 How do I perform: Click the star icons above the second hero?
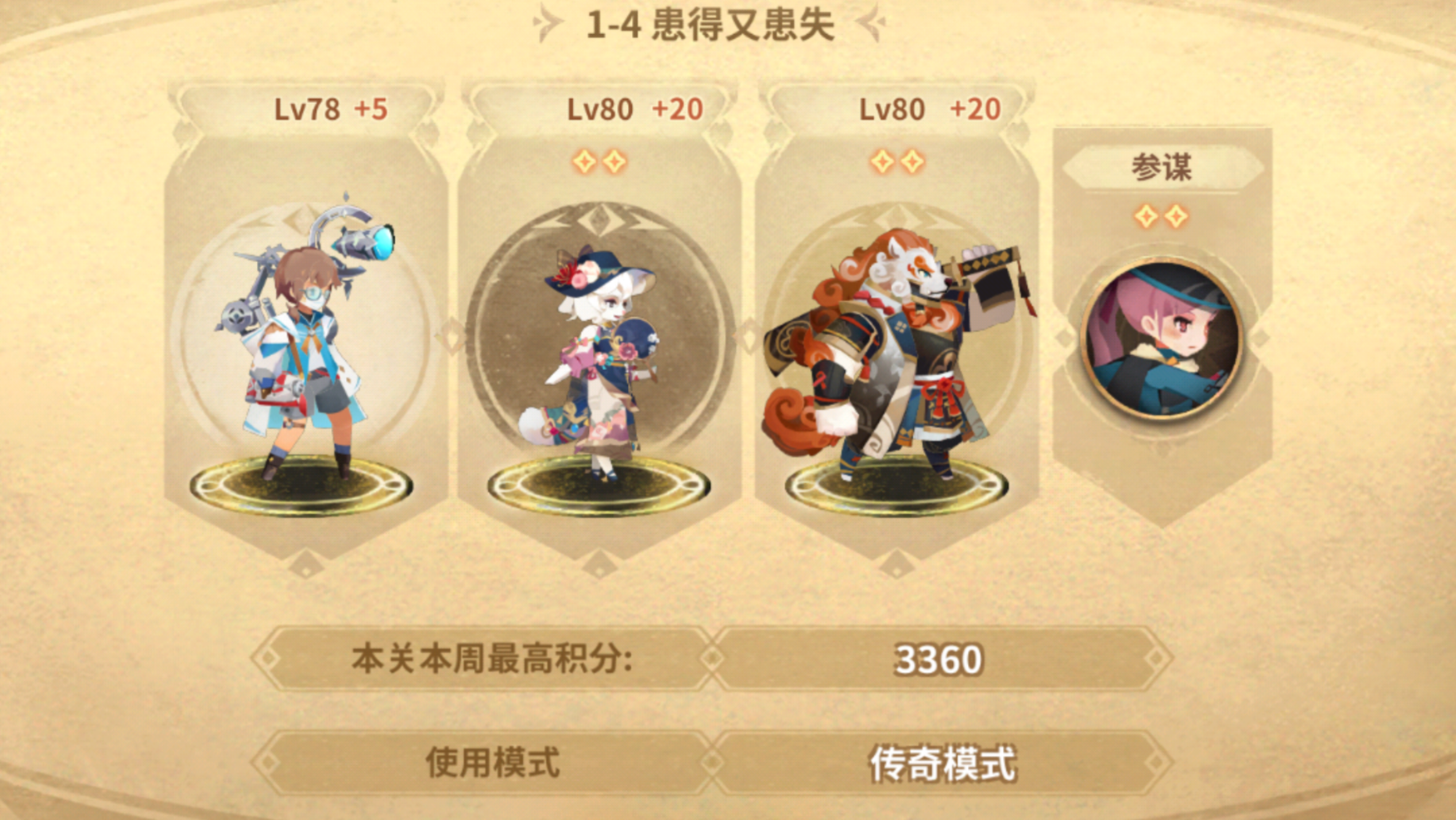600,159
